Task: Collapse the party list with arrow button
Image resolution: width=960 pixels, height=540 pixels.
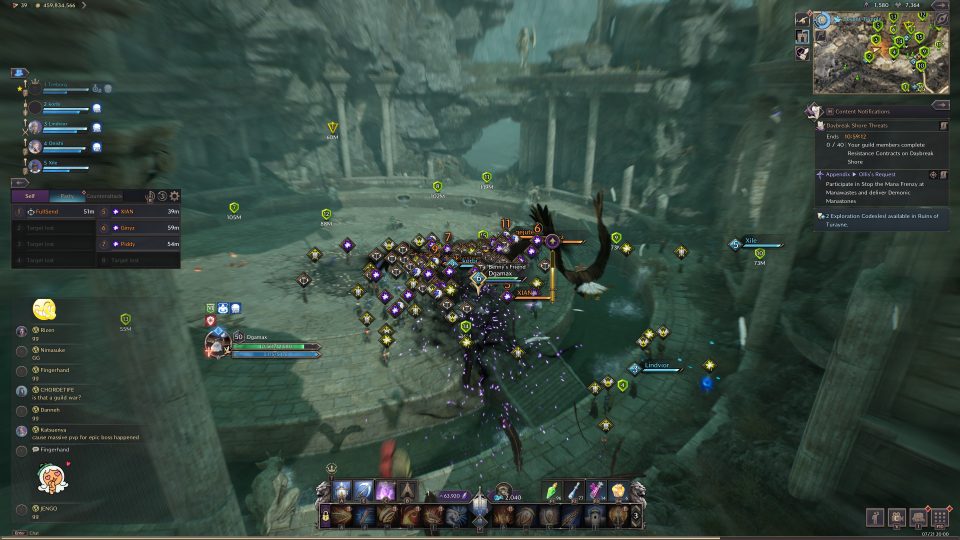Action: [19, 72]
